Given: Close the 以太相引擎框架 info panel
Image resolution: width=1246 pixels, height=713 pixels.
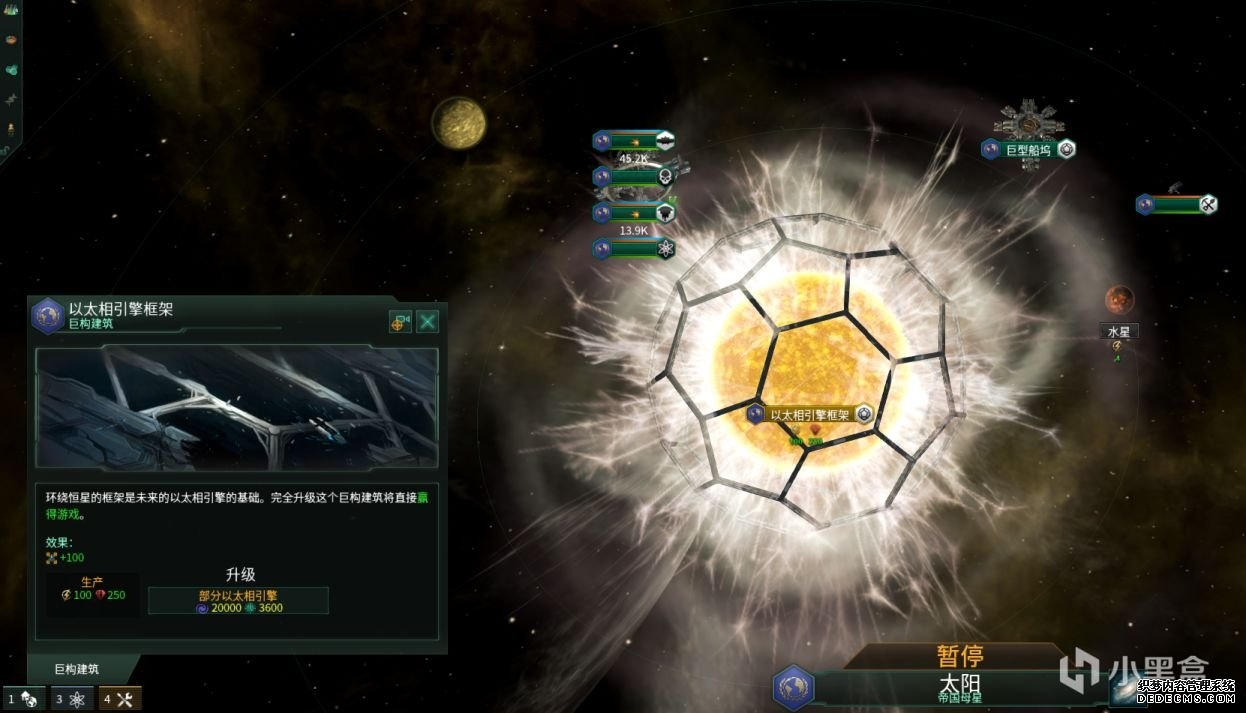Looking at the screenshot, I should pos(428,322).
